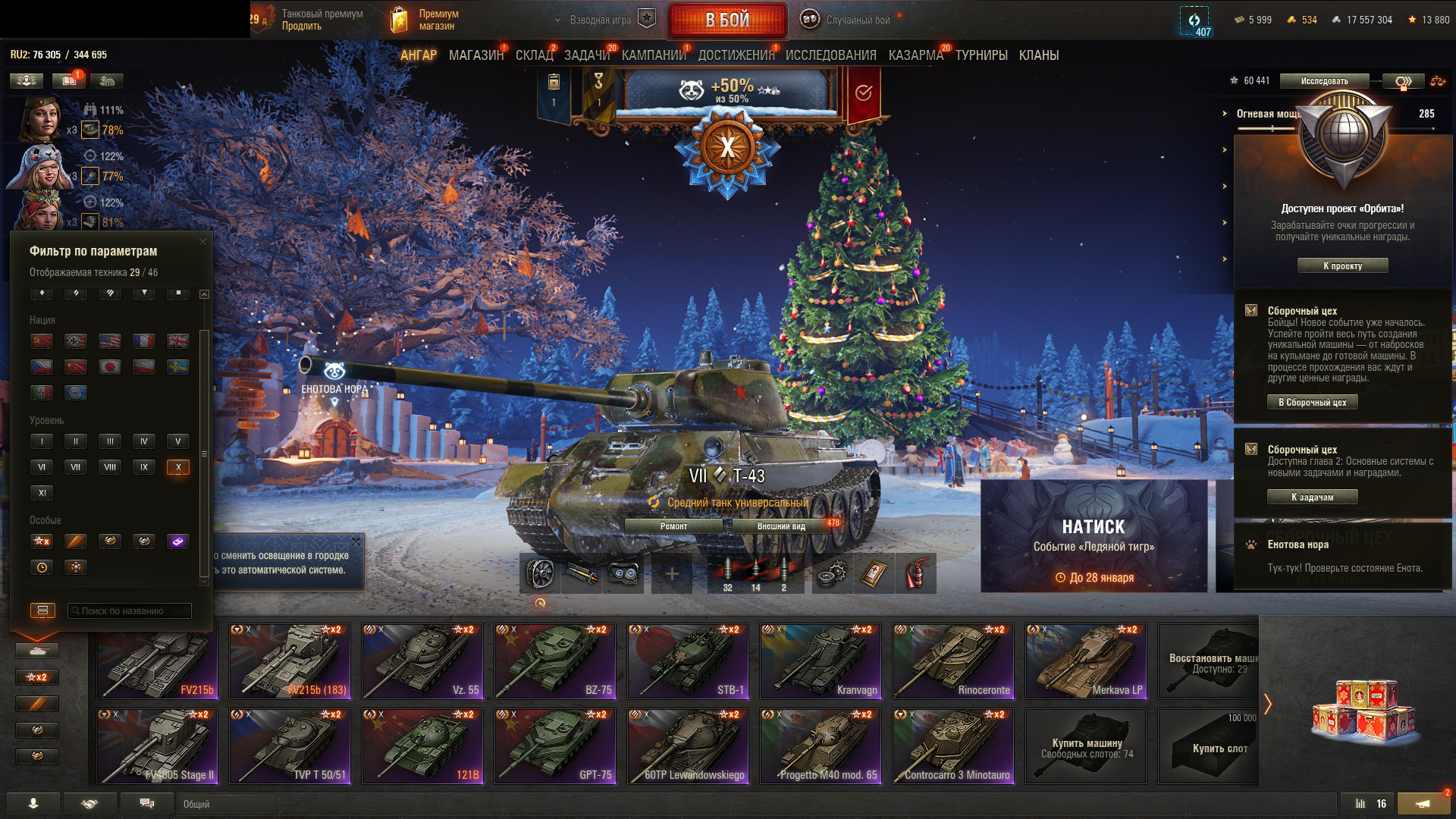Screen dimensions: 1456x819
Task: Choose the STB-1 tank card
Action: 687,661
